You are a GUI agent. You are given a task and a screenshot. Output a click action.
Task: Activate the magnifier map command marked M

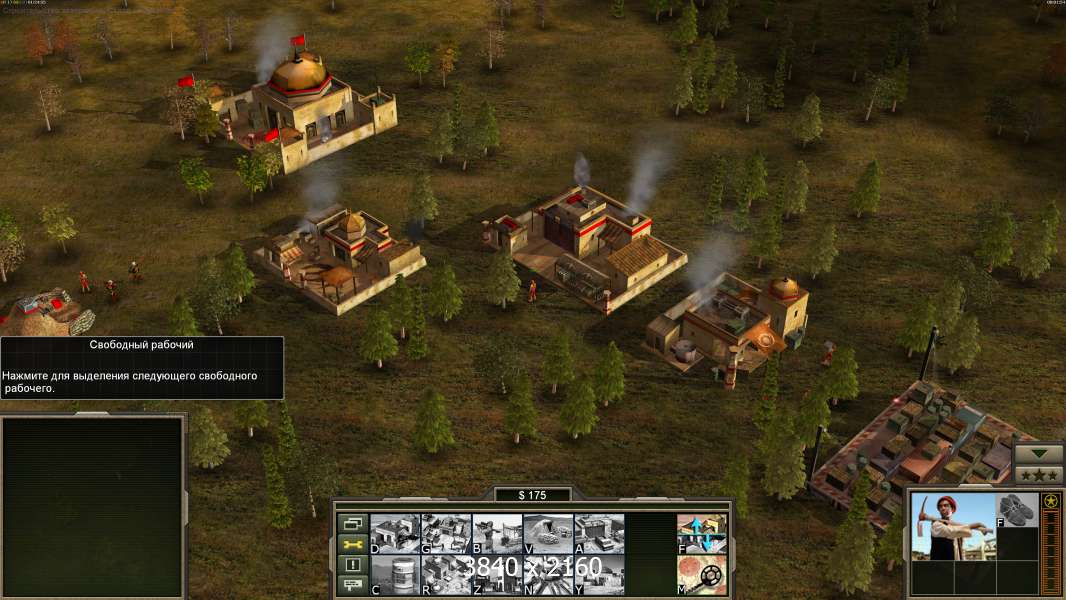[702, 574]
